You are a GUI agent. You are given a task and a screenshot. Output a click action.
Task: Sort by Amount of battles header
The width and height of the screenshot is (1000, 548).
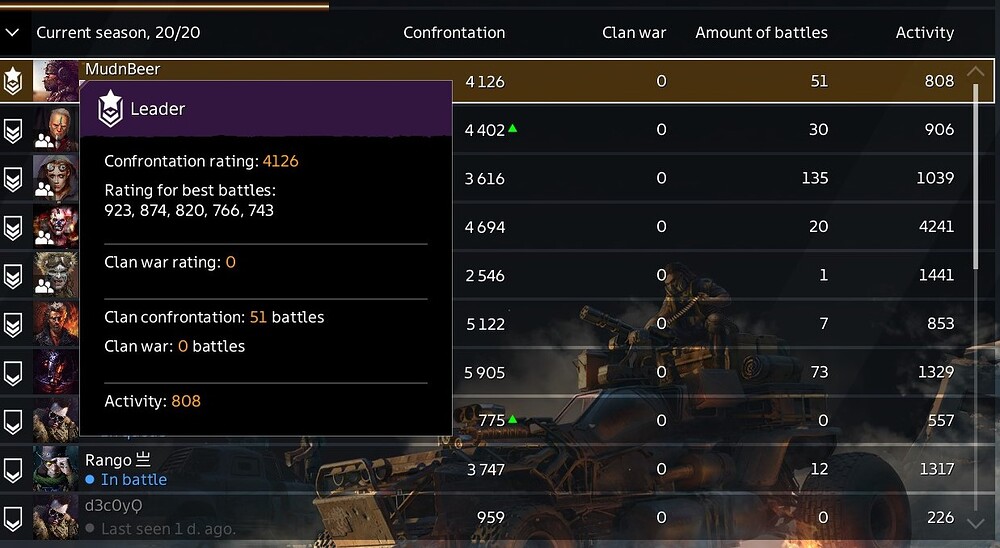pos(761,33)
